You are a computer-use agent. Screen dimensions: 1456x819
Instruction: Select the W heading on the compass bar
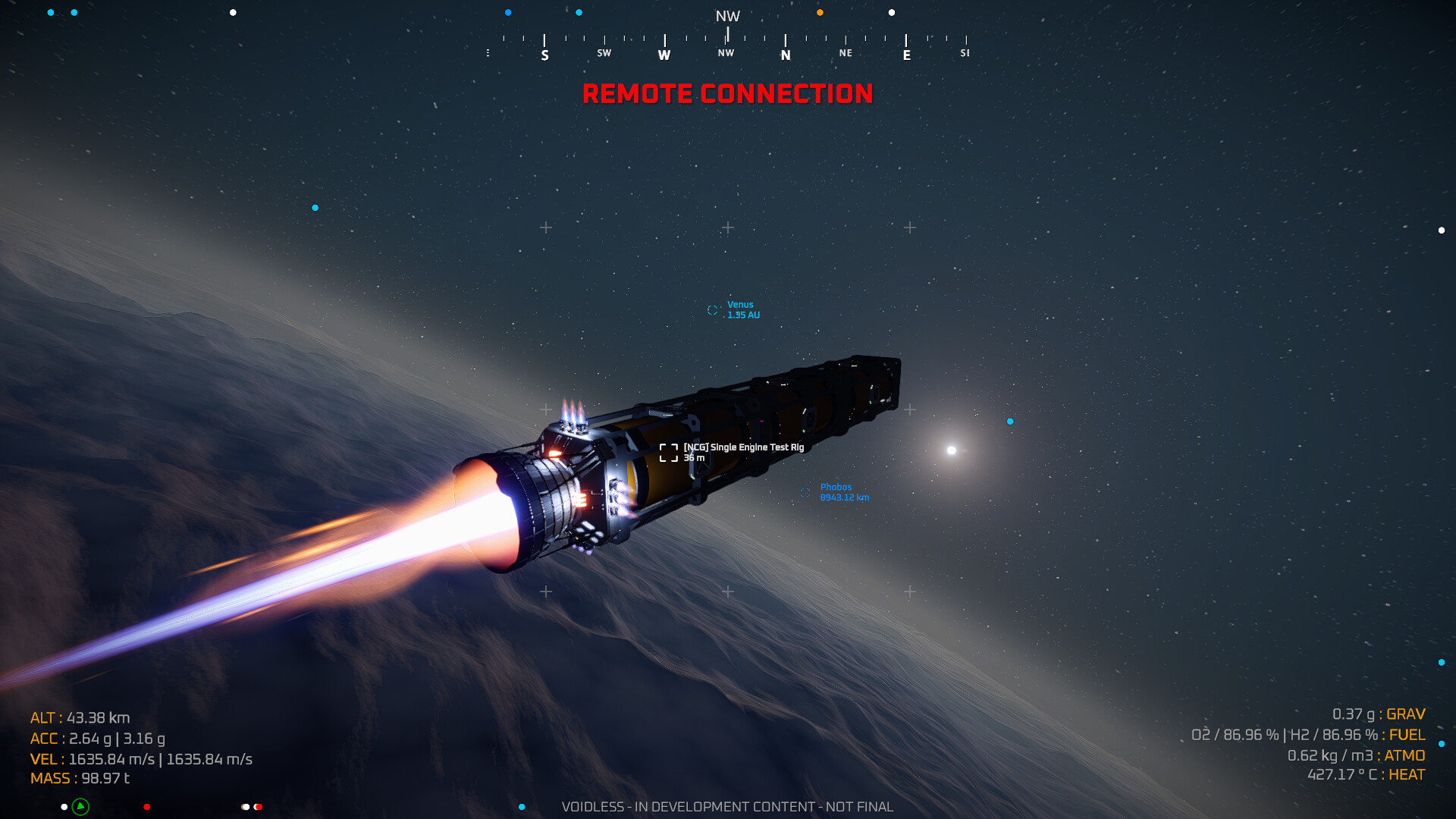pyautogui.click(x=664, y=53)
